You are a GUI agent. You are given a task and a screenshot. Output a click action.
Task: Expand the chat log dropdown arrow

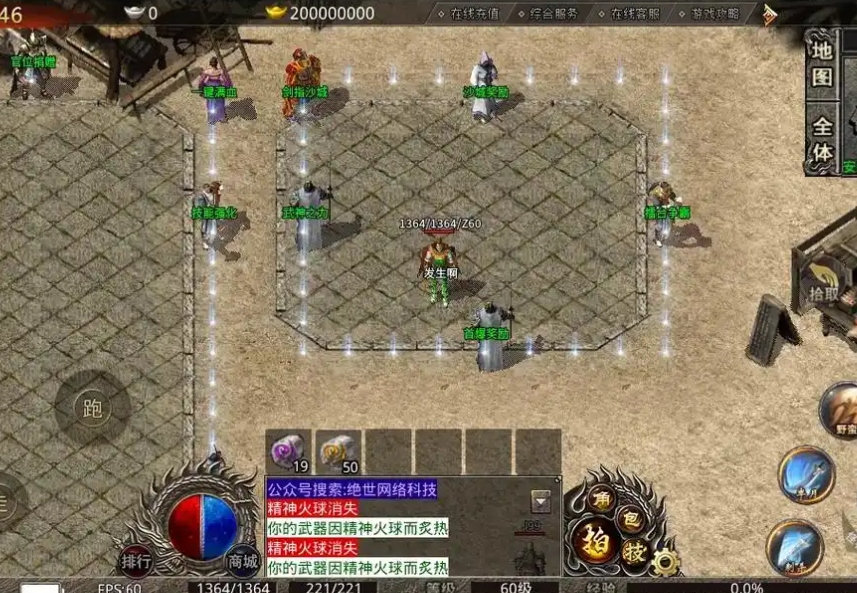point(540,502)
